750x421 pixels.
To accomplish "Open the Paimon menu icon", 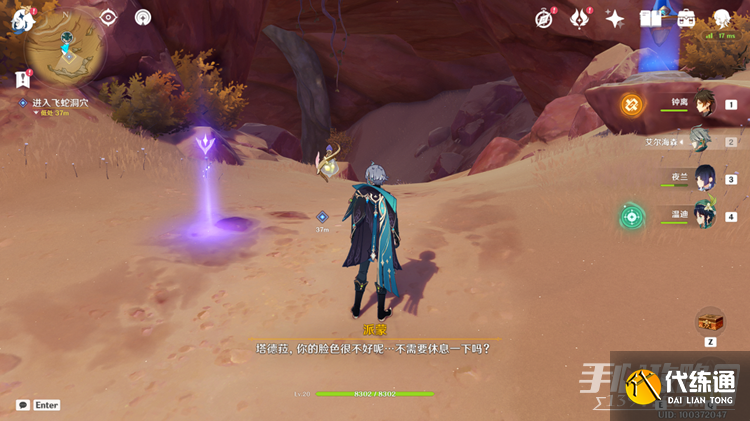I will [22, 19].
